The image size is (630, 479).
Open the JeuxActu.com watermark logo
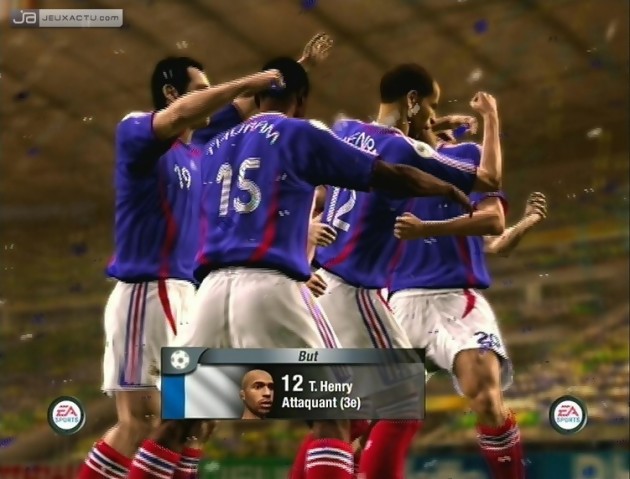tap(67, 17)
